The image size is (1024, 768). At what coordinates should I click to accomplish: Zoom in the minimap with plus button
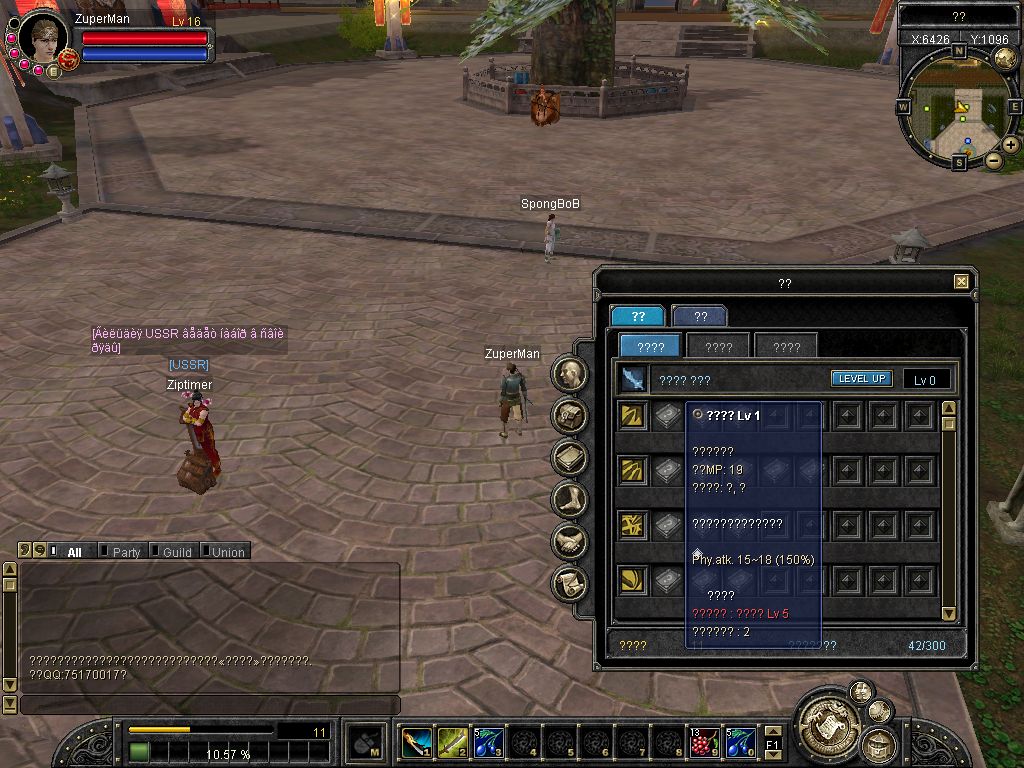pos(1011,145)
